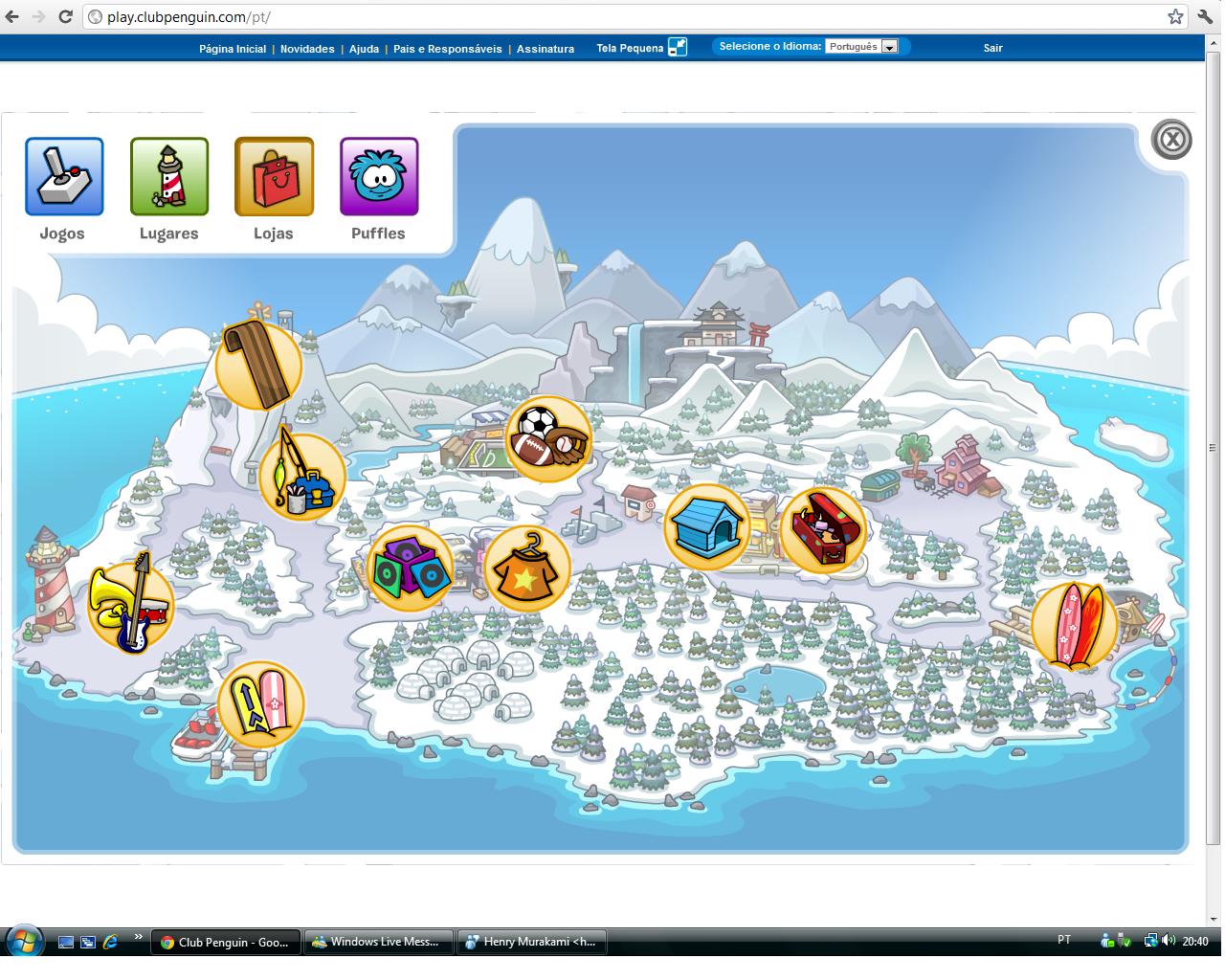Click the Sair link to log out
This screenshot has width=1225, height=980.
(992, 47)
